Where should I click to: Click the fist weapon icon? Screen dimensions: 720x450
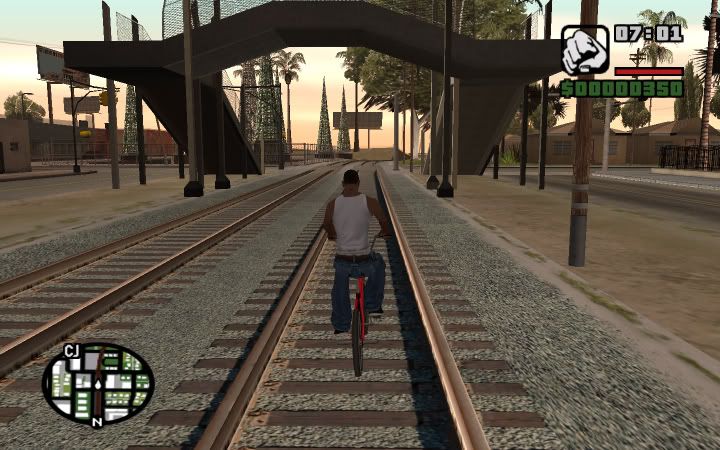[x=584, y=51]
